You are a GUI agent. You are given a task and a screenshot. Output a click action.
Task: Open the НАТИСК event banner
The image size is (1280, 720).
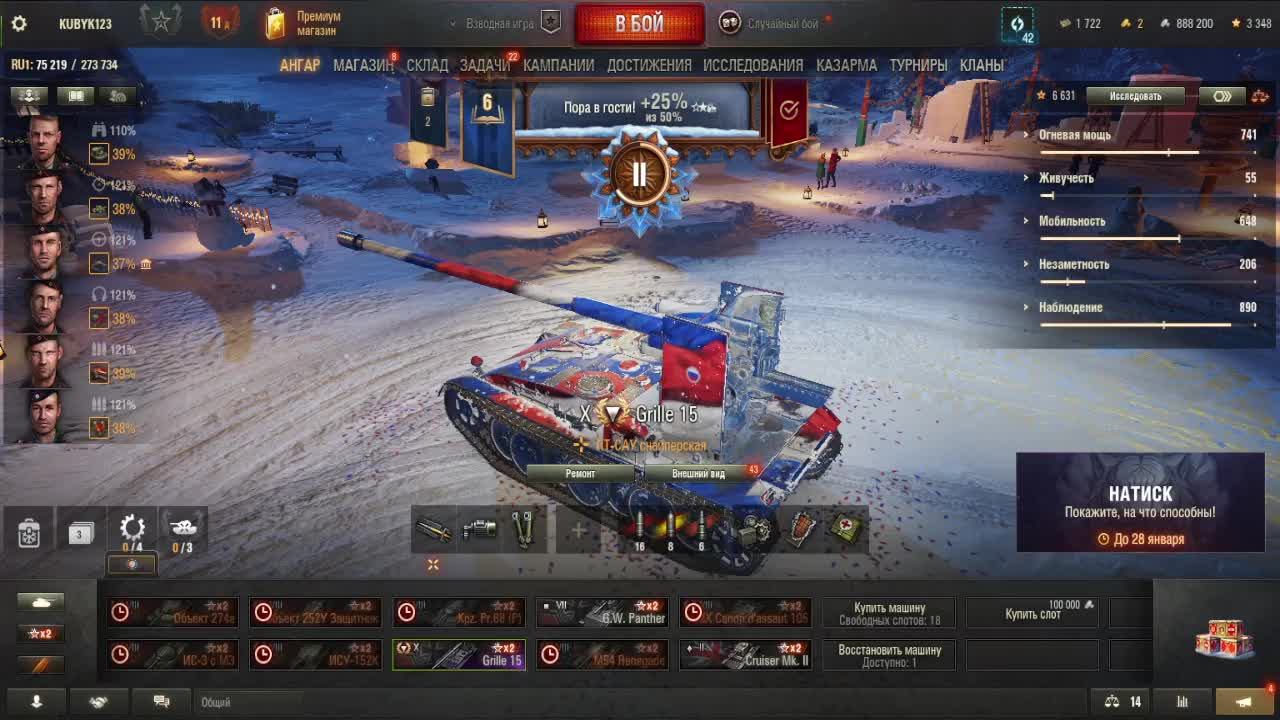click(x=1140, y=502)
